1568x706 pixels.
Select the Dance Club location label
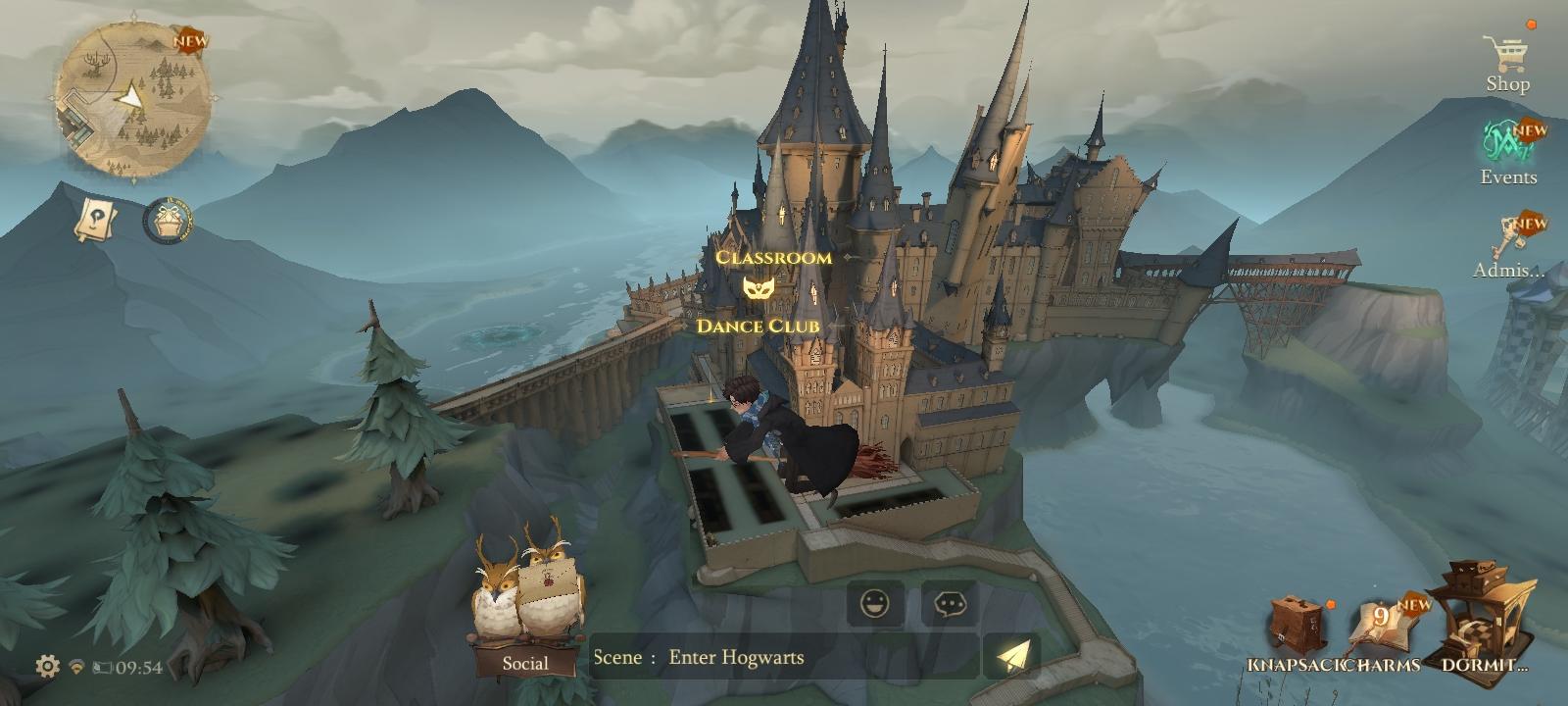[x=757, y=326]
